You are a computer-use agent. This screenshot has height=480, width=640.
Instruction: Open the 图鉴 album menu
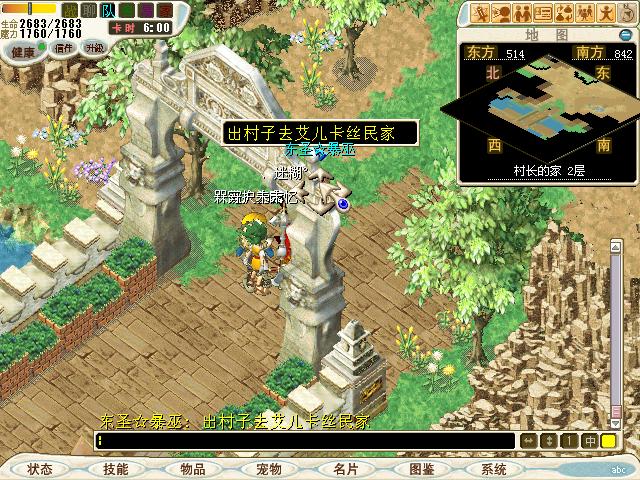(x=421, y=469)
